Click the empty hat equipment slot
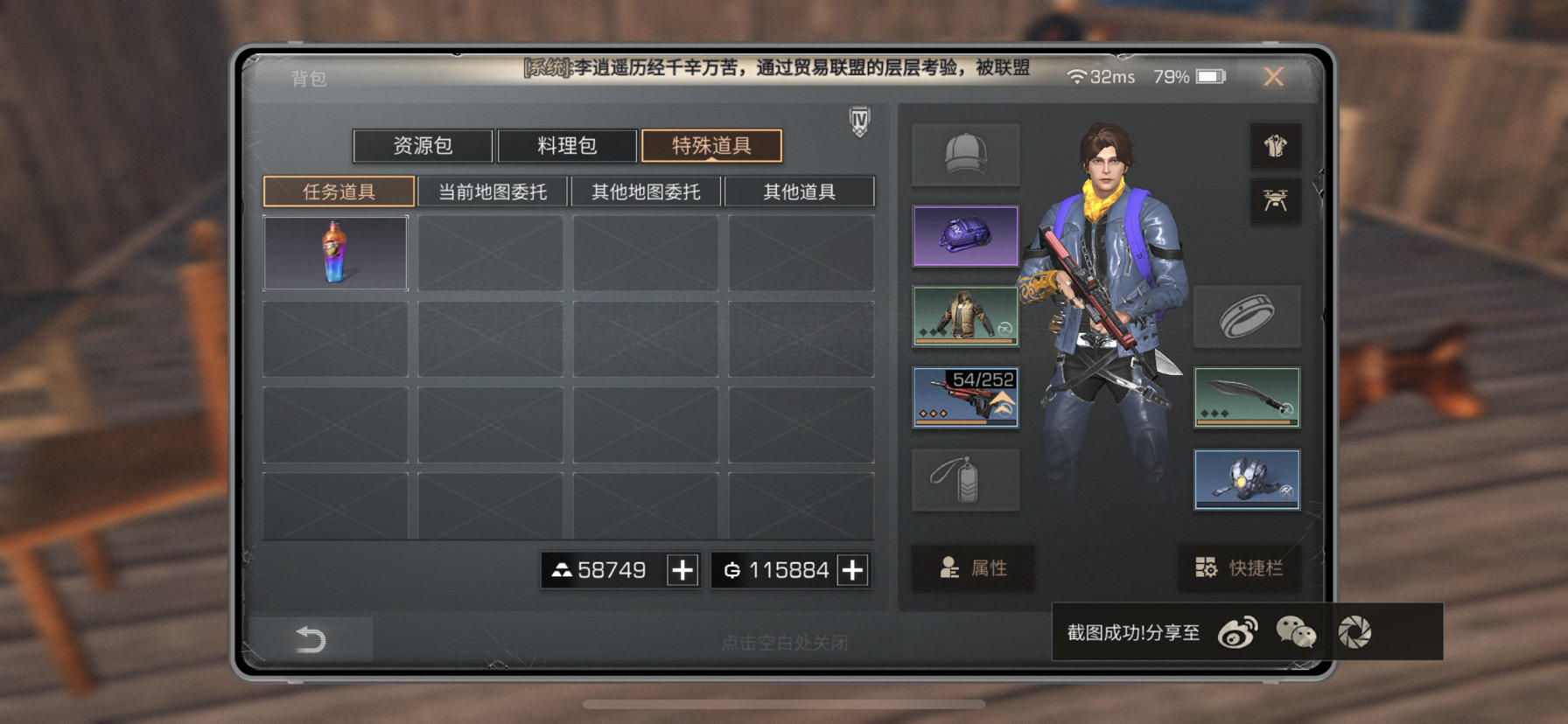The height and width of the screenshot is (724, 1568). (x=965, y=154)
